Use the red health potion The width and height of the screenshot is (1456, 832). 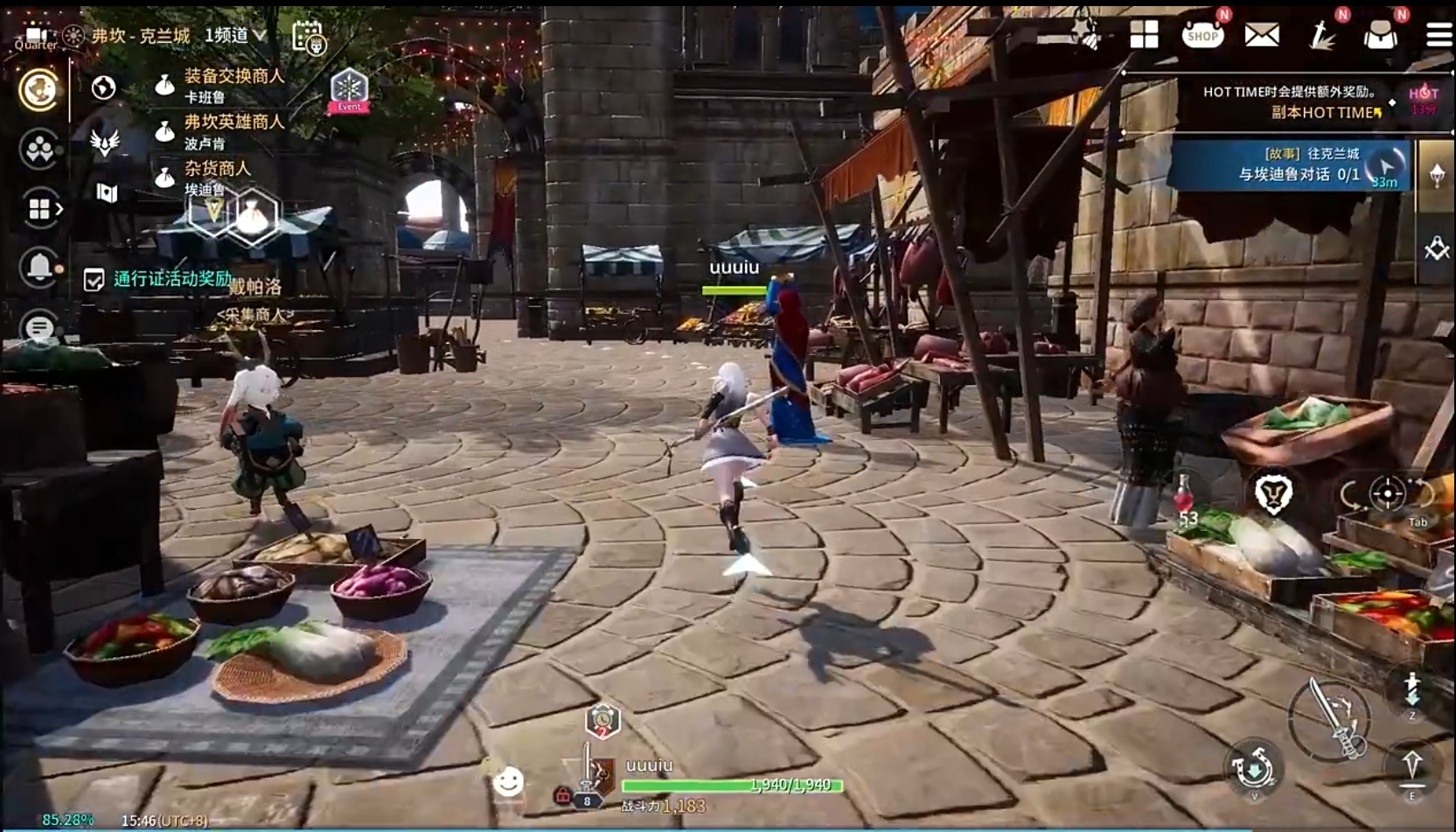[x=1184, y=498]
